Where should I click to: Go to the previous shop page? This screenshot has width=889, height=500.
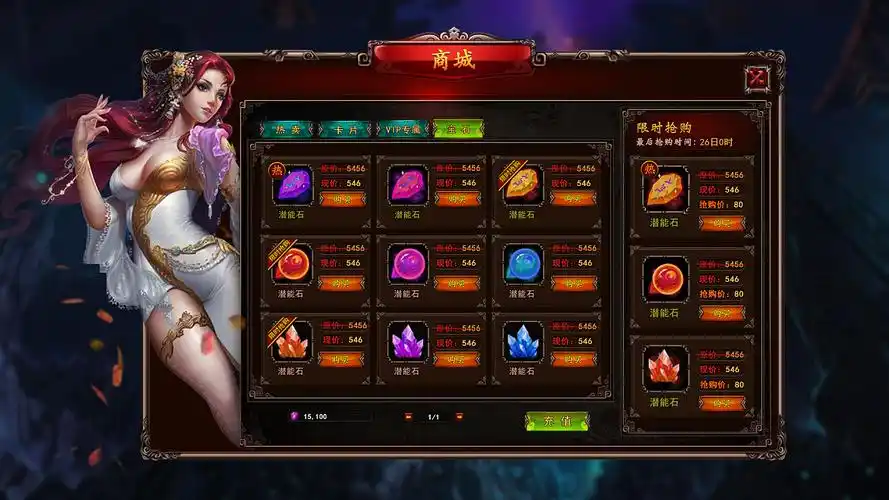(407, 416)
